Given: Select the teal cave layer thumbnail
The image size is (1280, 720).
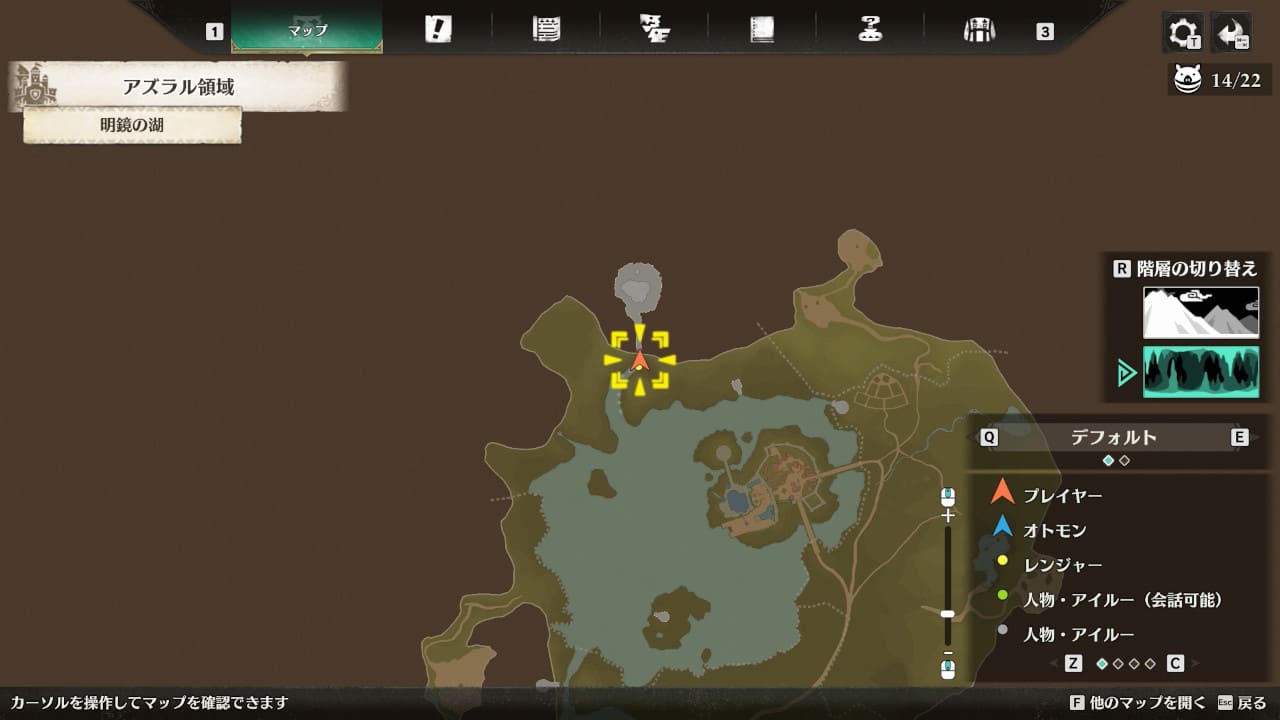Looking at the screenshot, I should pyautogui.click(x=1201, y=372).
